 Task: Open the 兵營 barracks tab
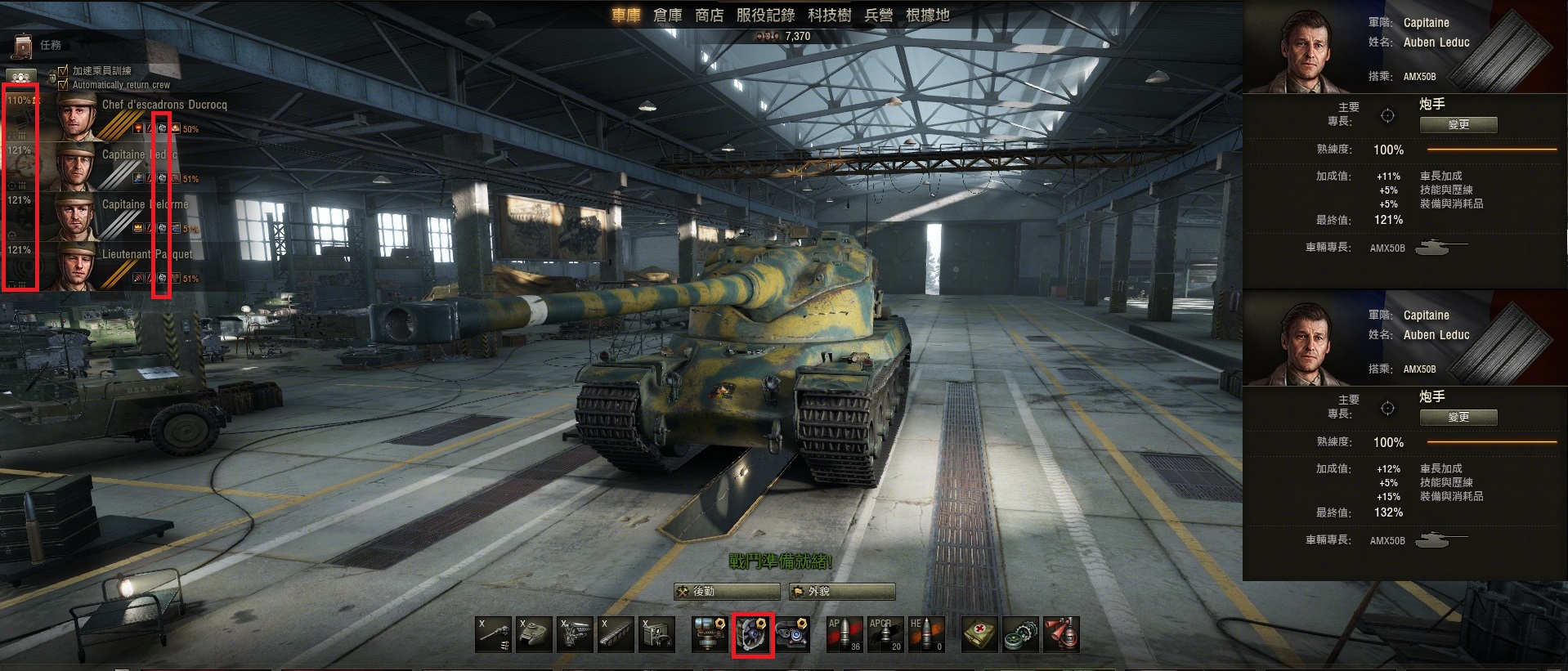[x=878, y=15]
